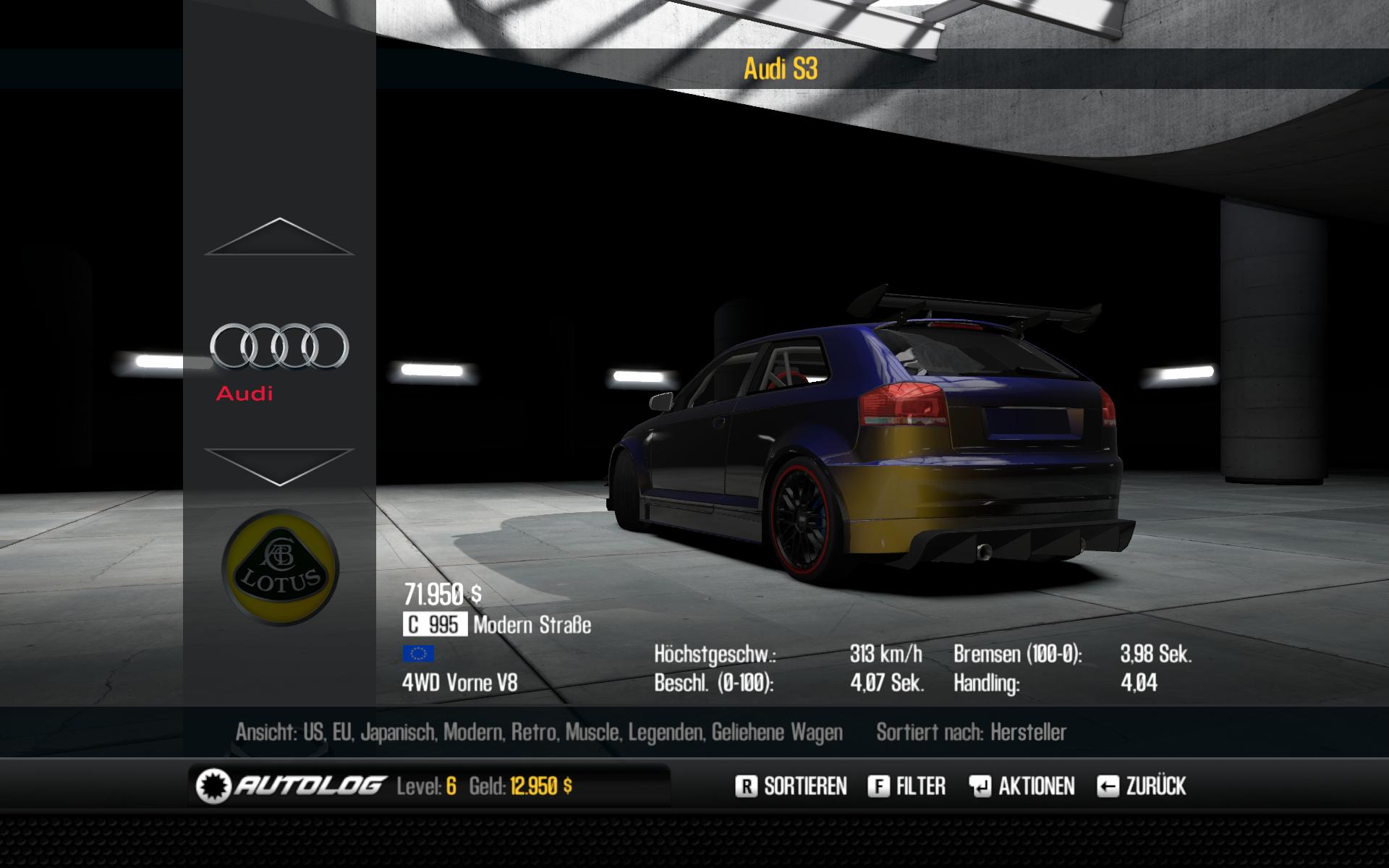Open the Aktionen menu

coord(1021,786)
